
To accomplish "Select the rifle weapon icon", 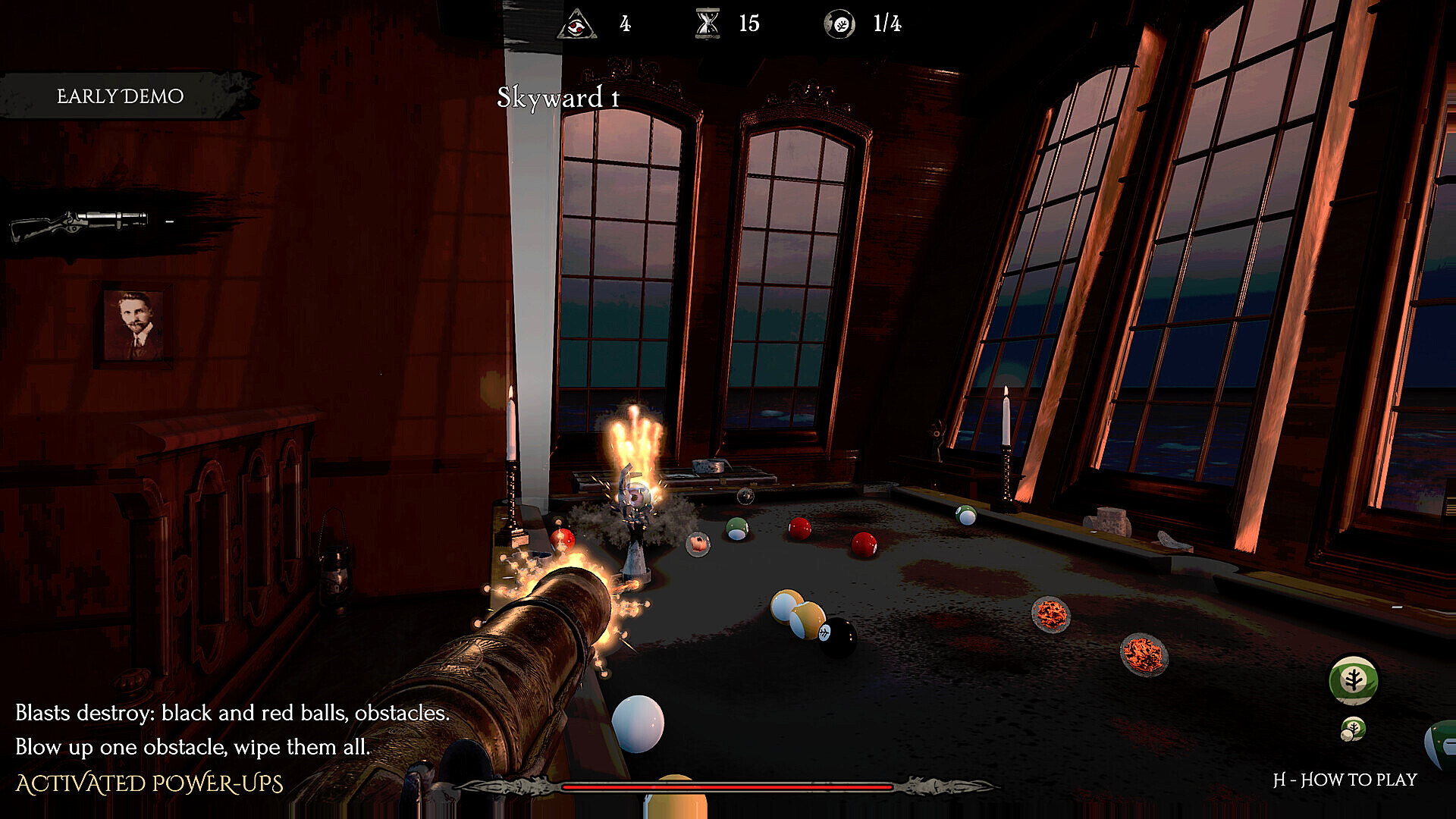I will (x=80, y=224).
